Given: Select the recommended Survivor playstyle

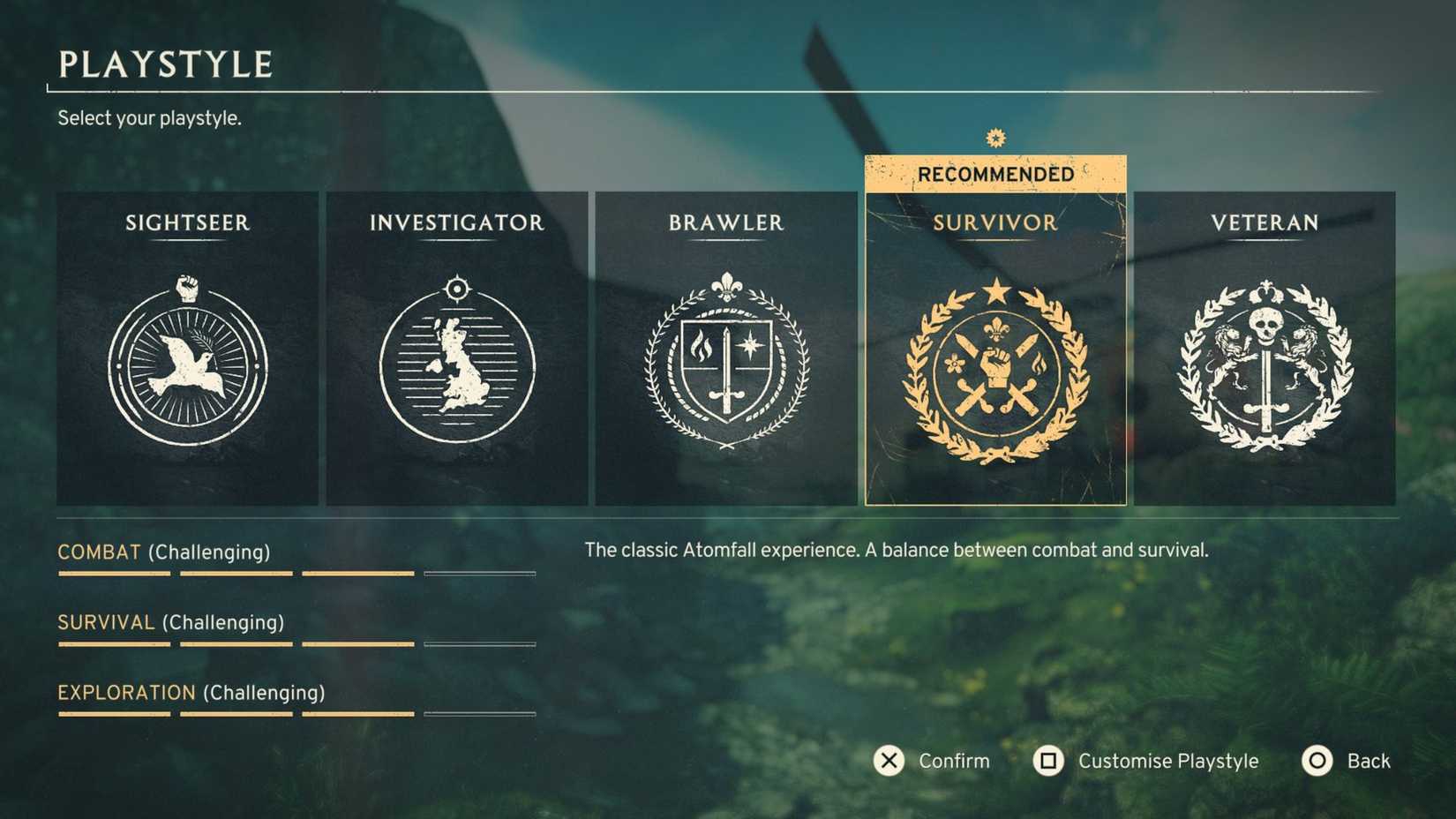Looking at the screenshot, I should [x=994, y=349].
